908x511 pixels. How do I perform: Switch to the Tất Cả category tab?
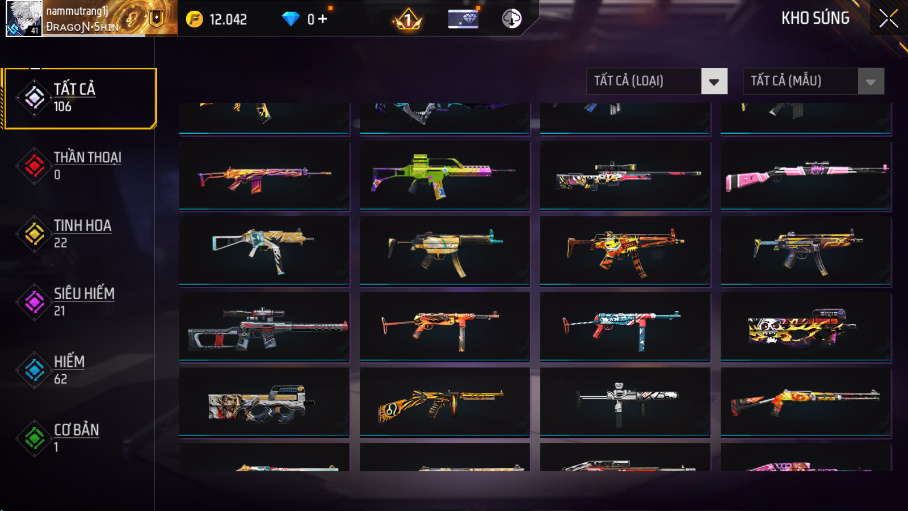pos(79,98)
